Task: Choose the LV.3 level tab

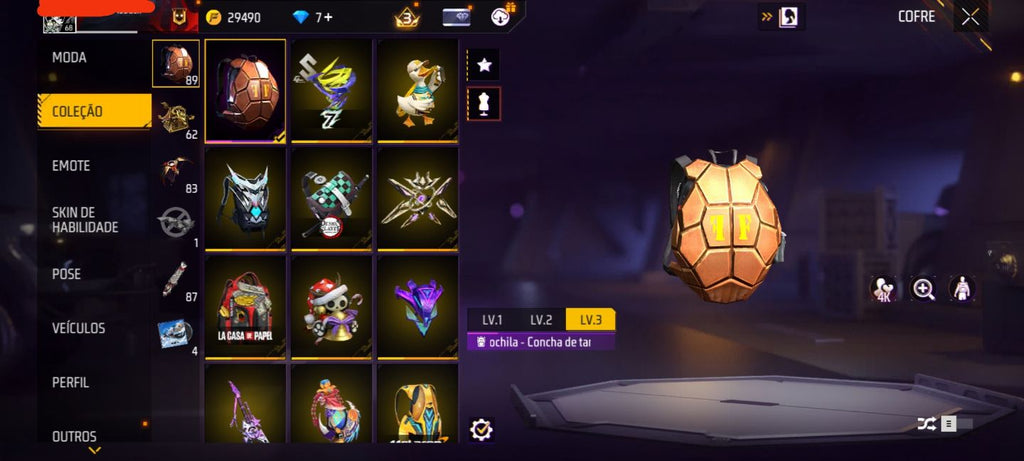Action: tap(590, 320)
